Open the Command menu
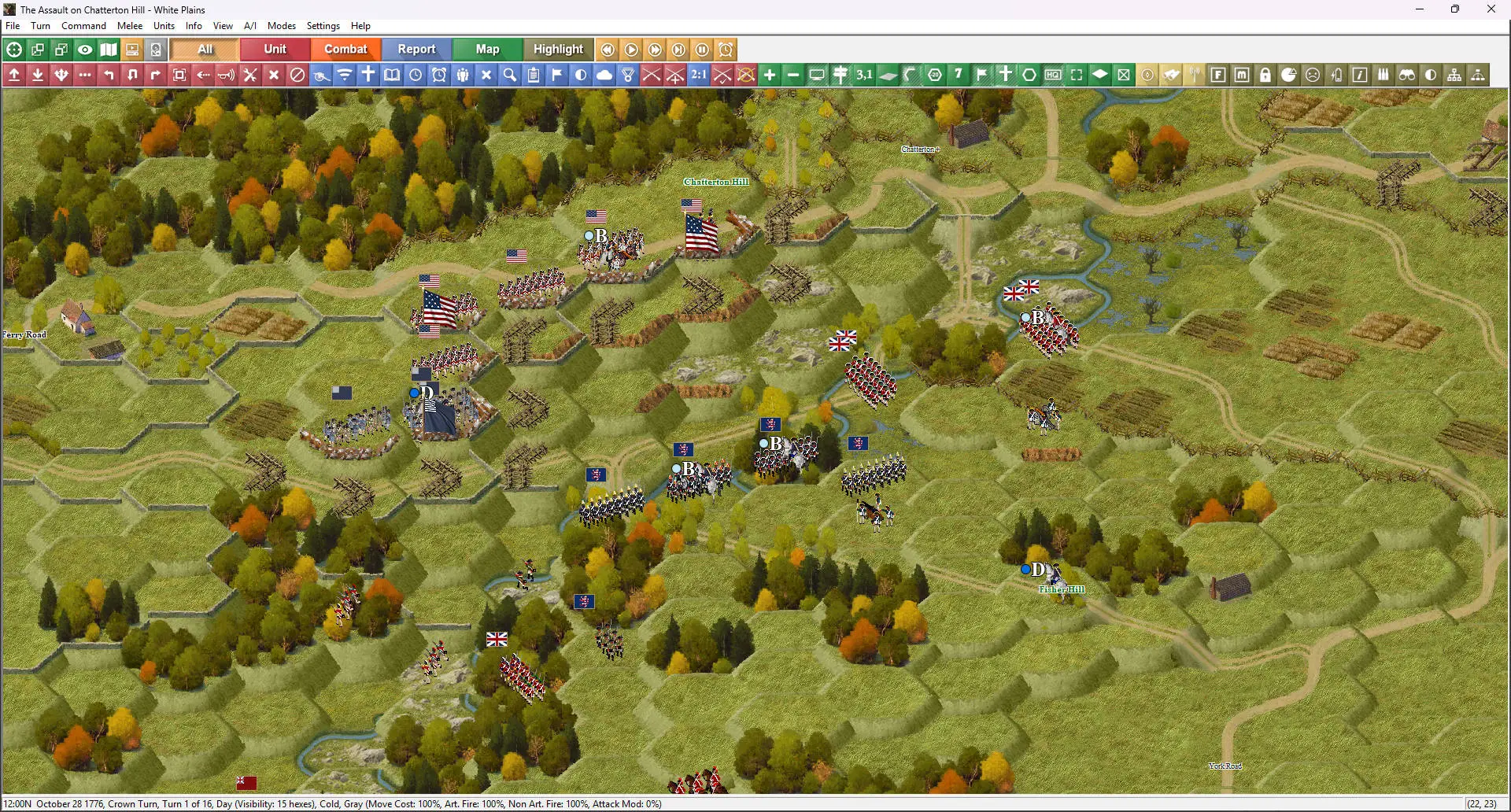Screen dimensions: 1511x812 pyautogui.click(x=83, y=26)
